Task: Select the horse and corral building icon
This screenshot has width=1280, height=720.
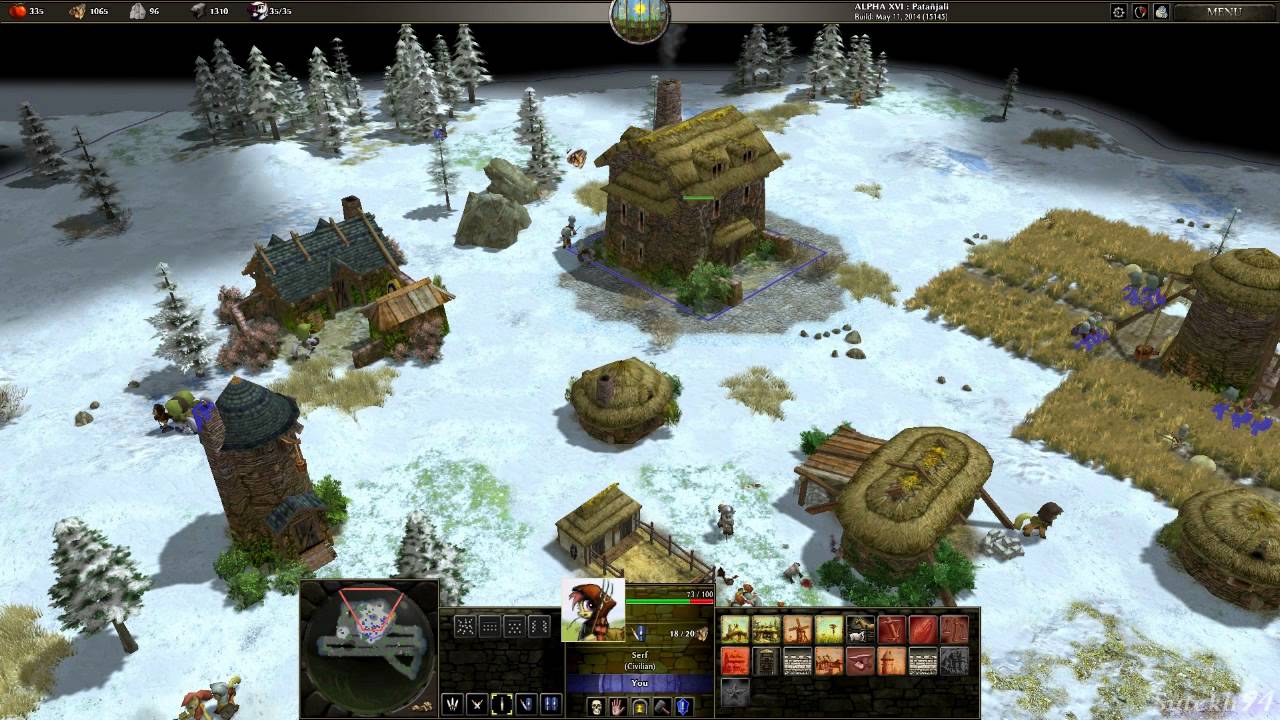Action: click(x=859, y=630)
